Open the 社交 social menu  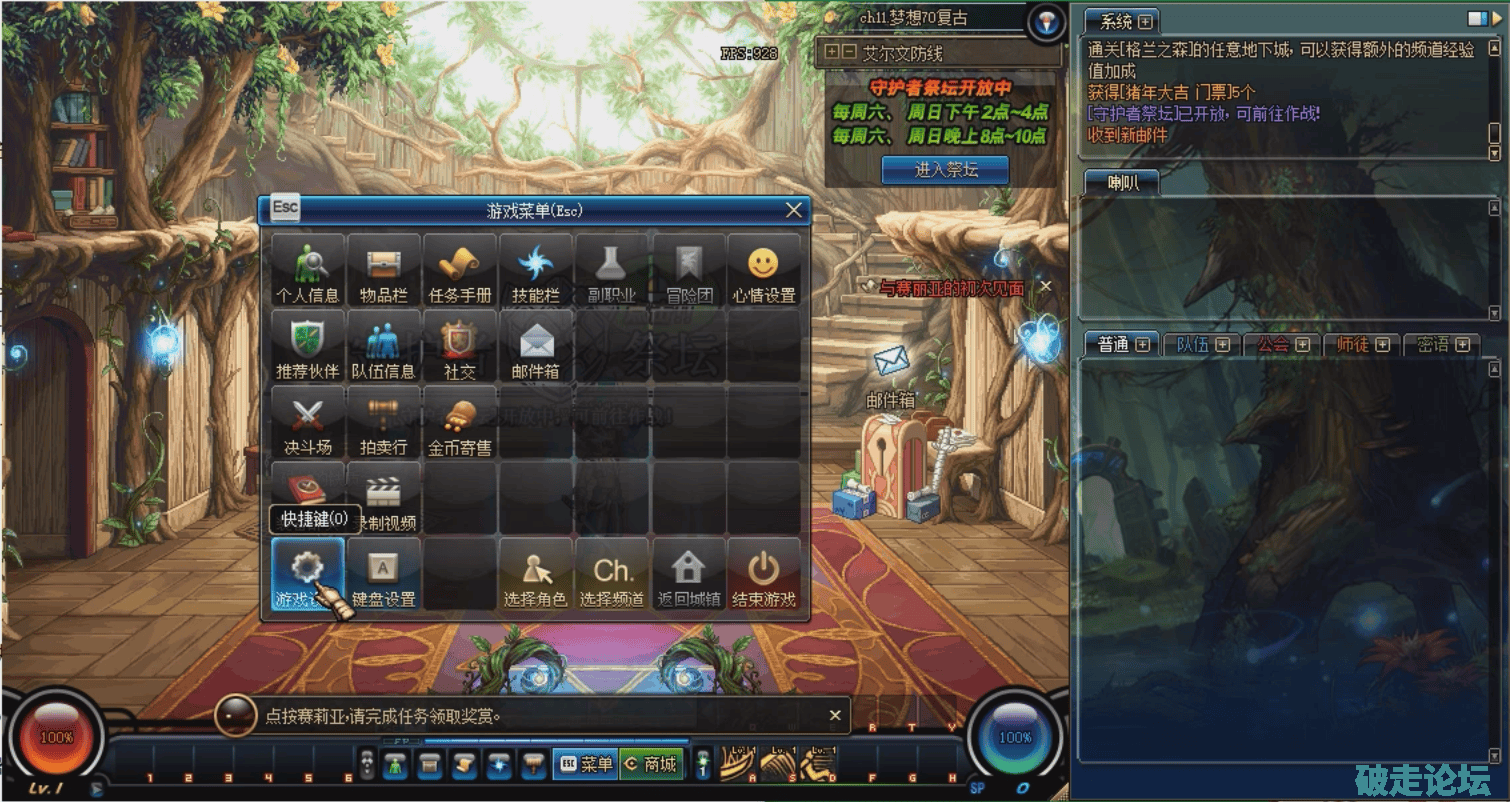pyautogui.click(x=460, y=346)
